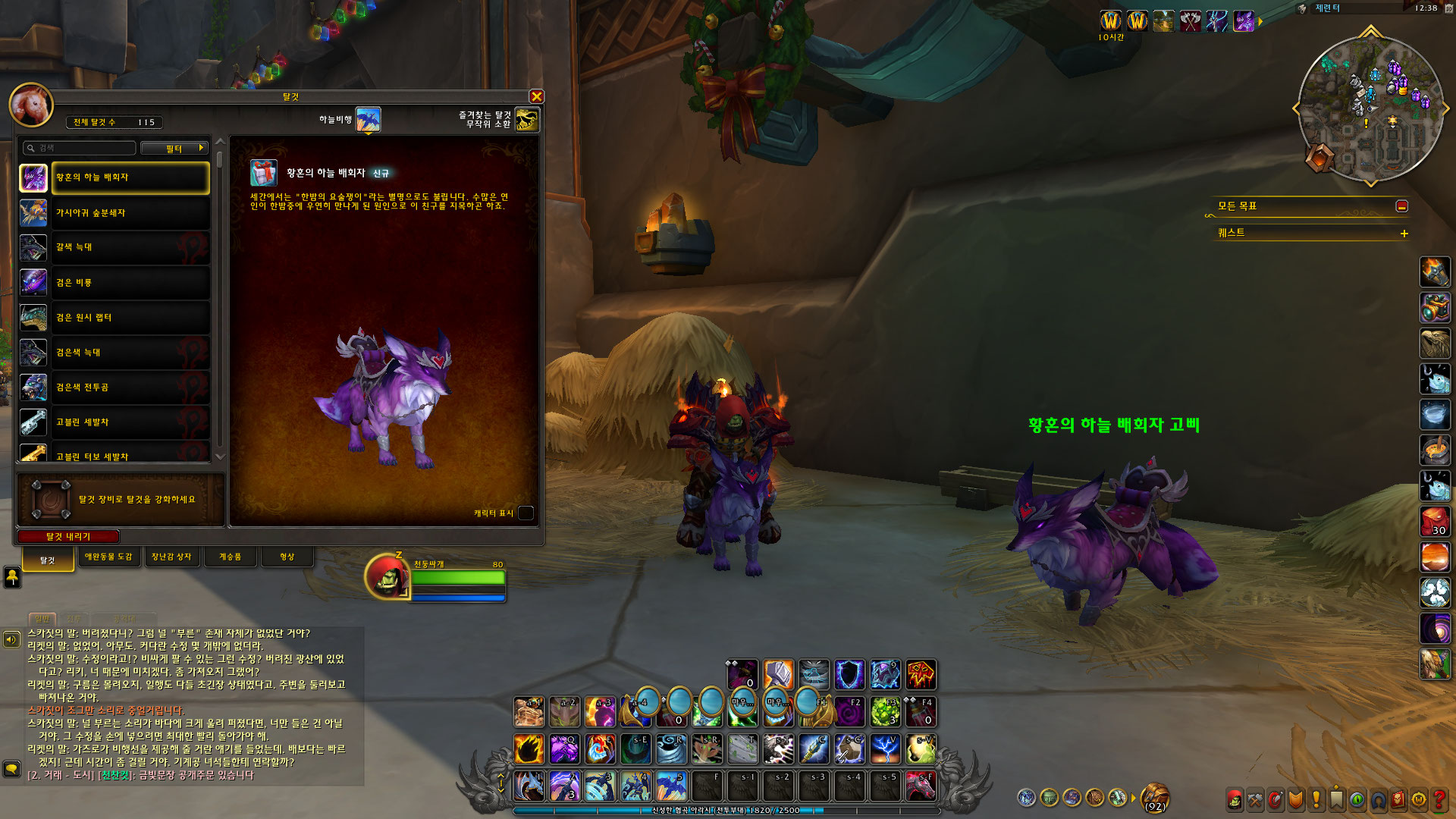Open the adventure guide skull book icon
The width and height of the screenshot is (1456, 819).
[1399, 799]
